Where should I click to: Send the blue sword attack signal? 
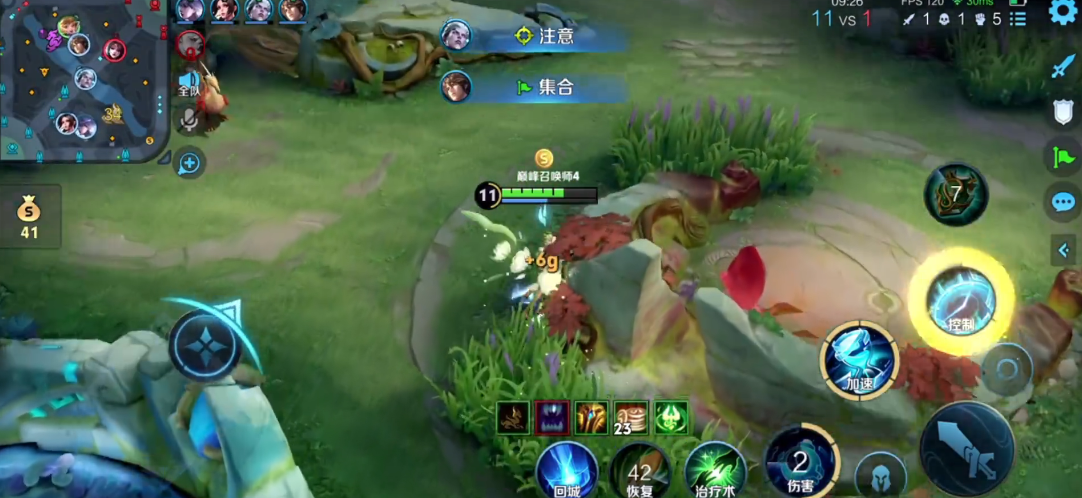[x=1062, y=67]
